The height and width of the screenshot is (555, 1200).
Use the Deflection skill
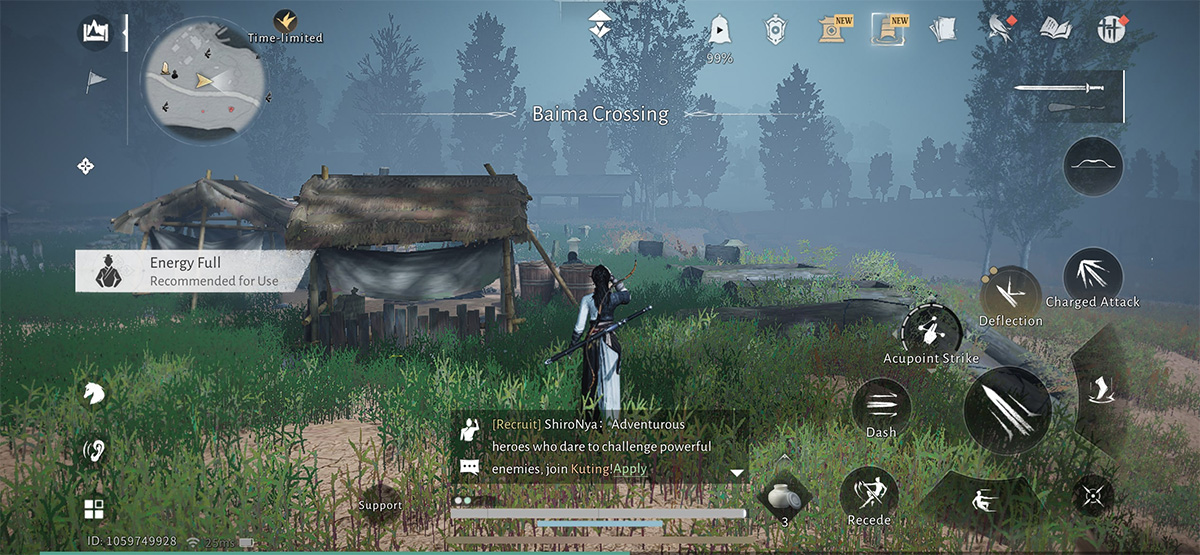(x=1010, y=296)
